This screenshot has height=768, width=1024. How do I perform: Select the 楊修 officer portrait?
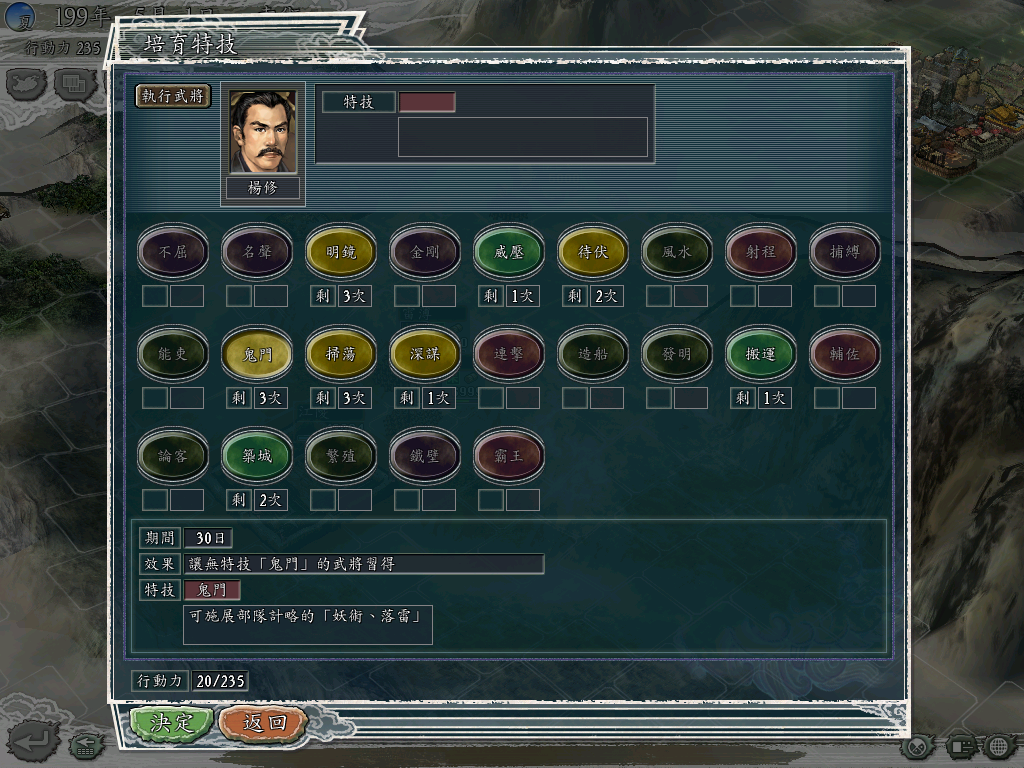pos(263,132)
